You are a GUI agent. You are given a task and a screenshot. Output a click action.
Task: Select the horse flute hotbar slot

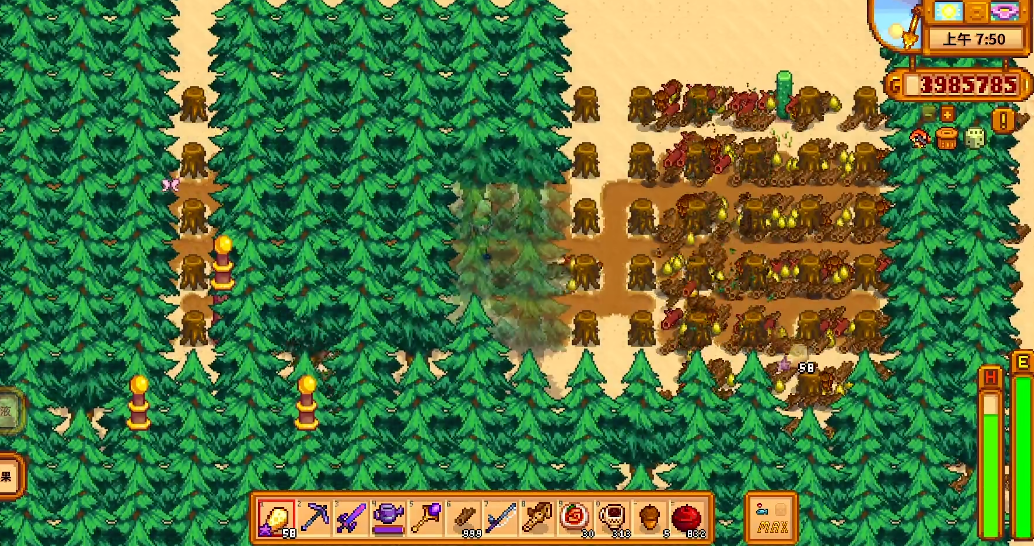pos(537,518)
